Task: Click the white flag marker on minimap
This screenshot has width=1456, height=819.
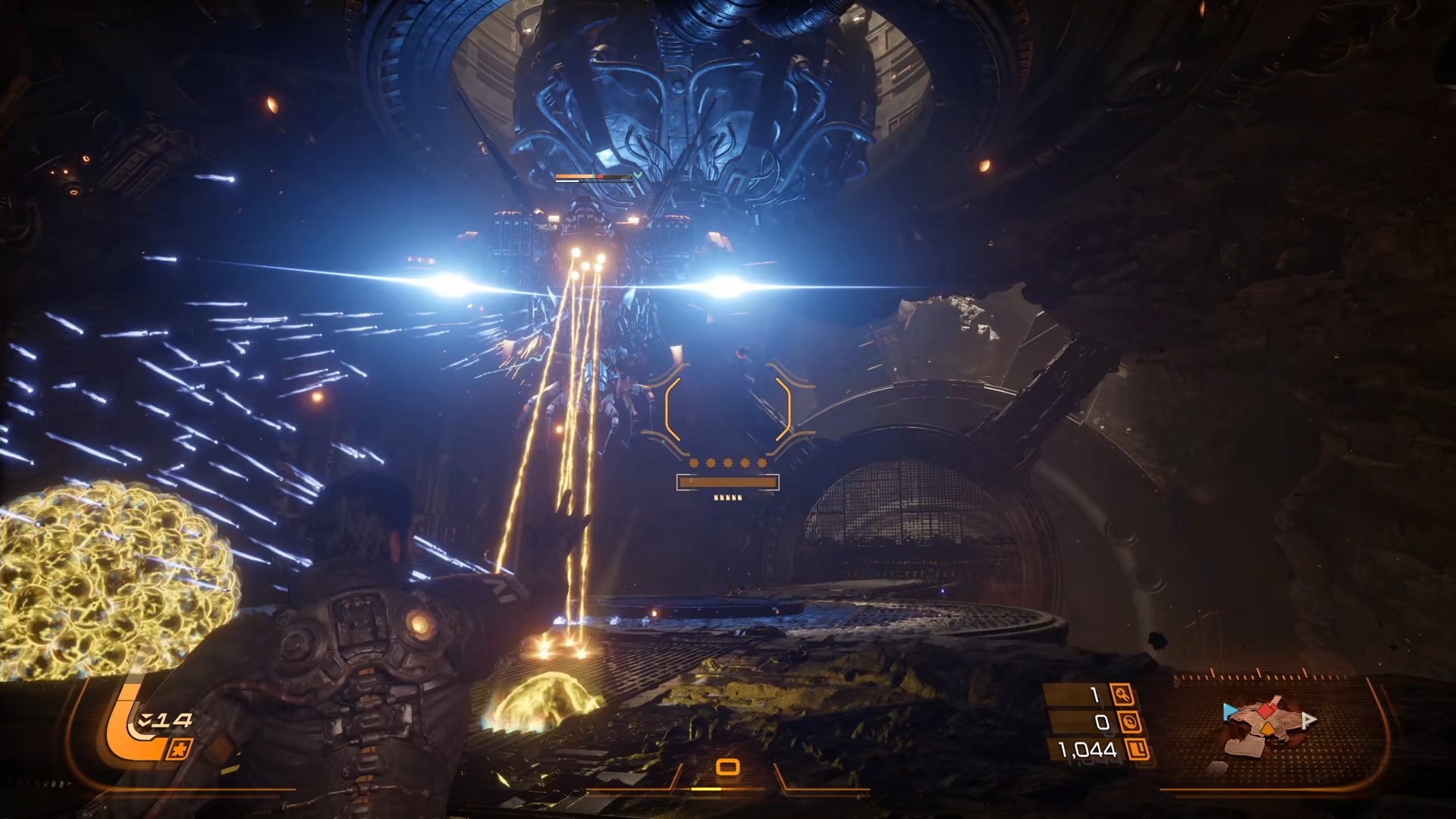Action: tap(1308, 720)
